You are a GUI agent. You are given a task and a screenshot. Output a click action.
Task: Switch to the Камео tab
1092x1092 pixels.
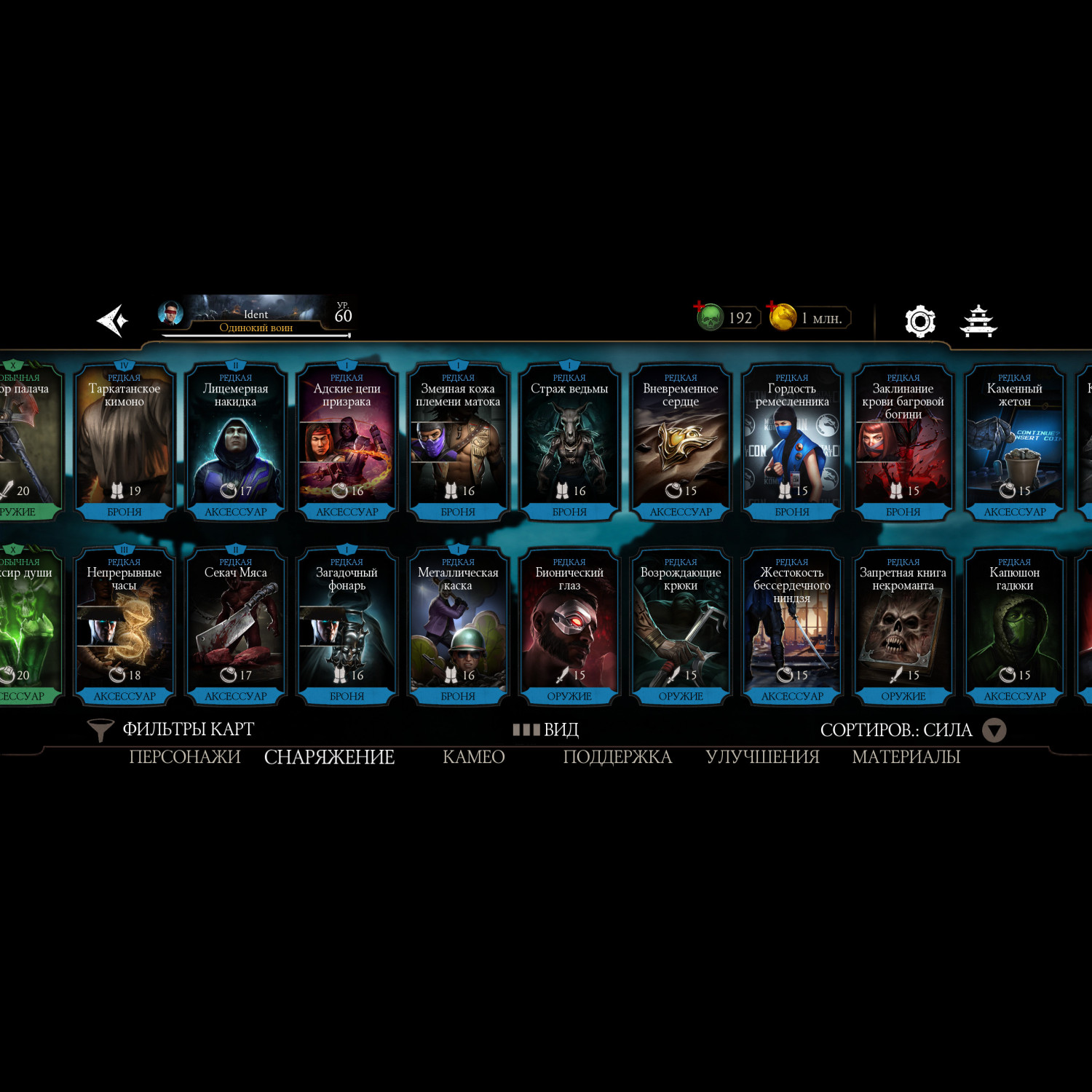tap(474, 757)
